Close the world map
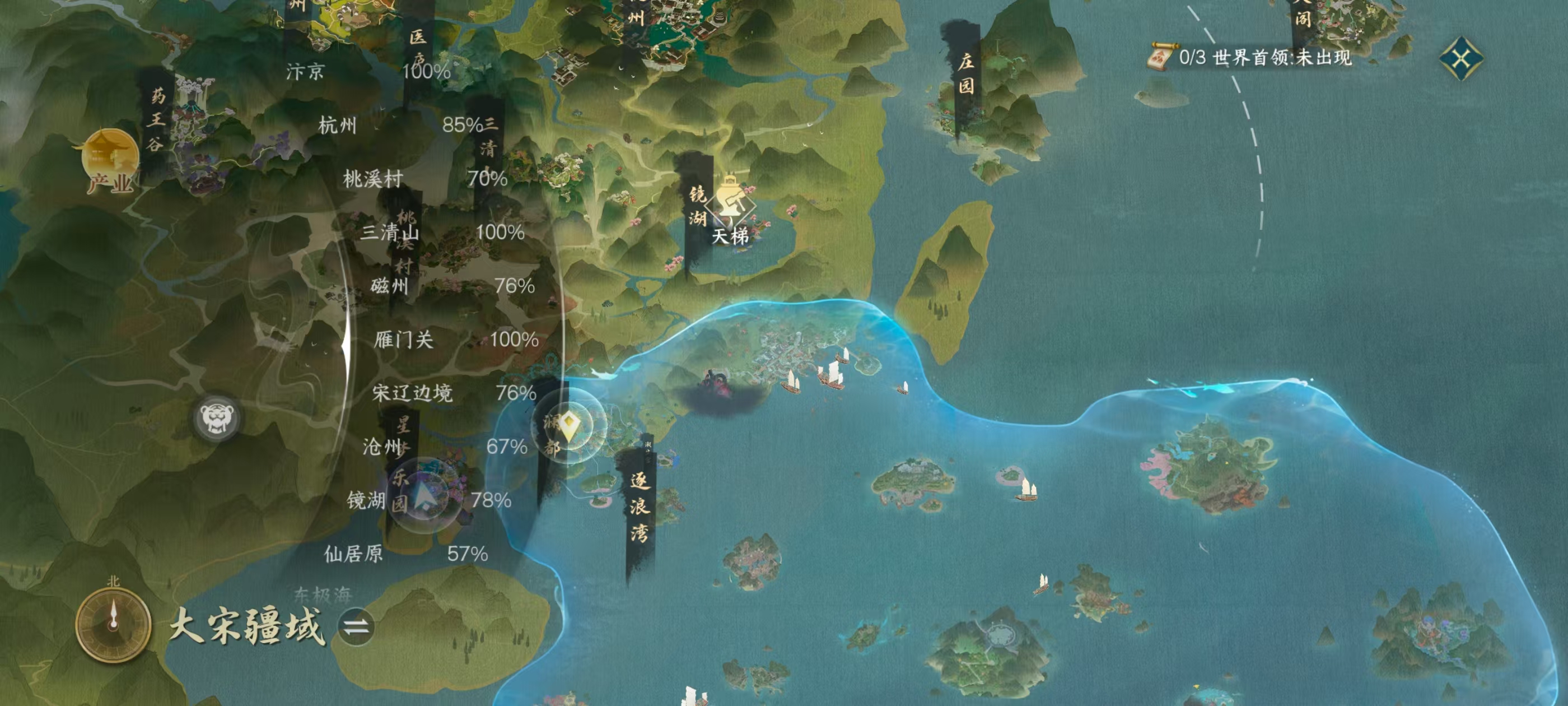This screenshot has width=1568, height=706. tap(1461, 58)
